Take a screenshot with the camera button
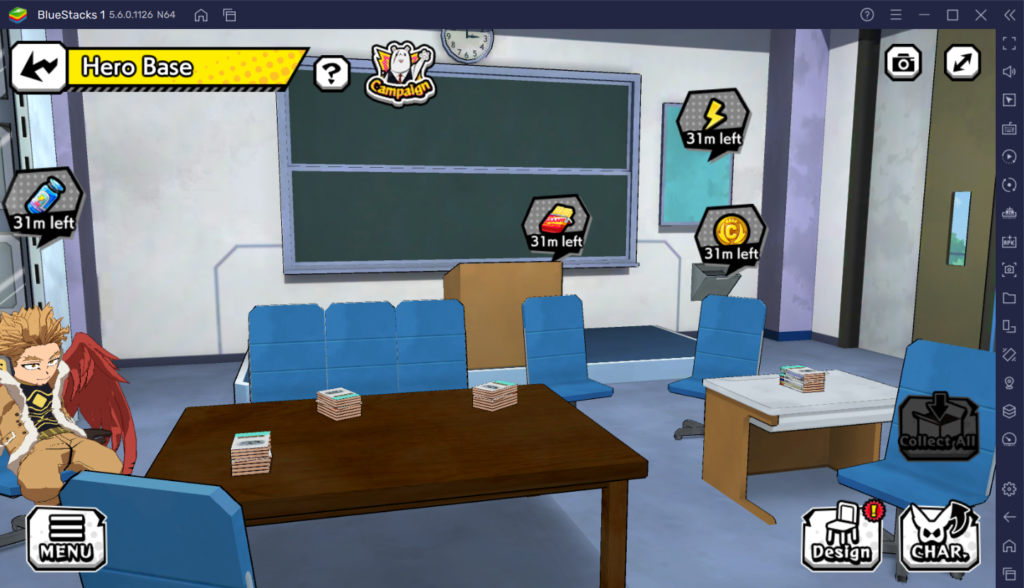1024x588 pixels. click(x=903, y=63)
